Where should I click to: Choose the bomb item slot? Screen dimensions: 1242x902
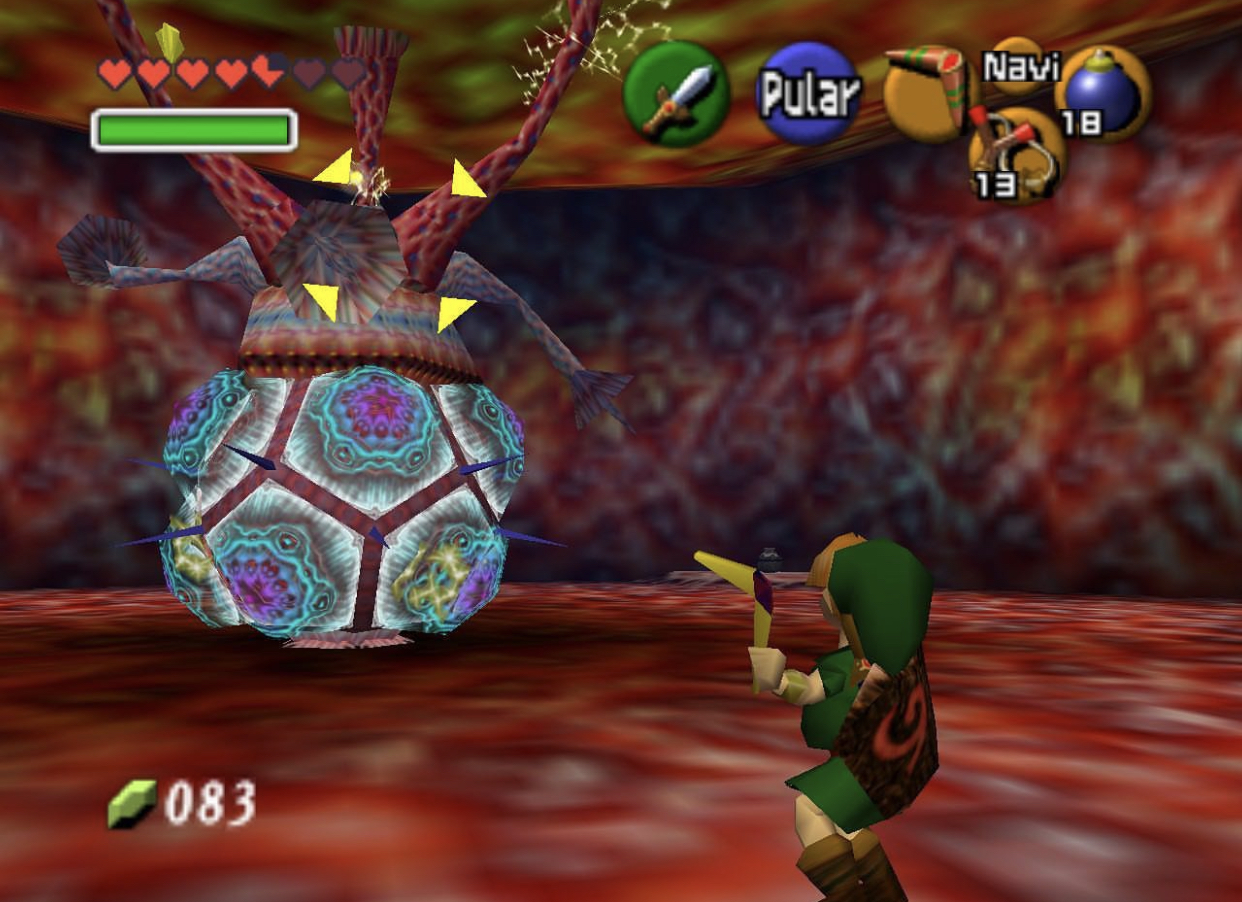(1102, 93)
